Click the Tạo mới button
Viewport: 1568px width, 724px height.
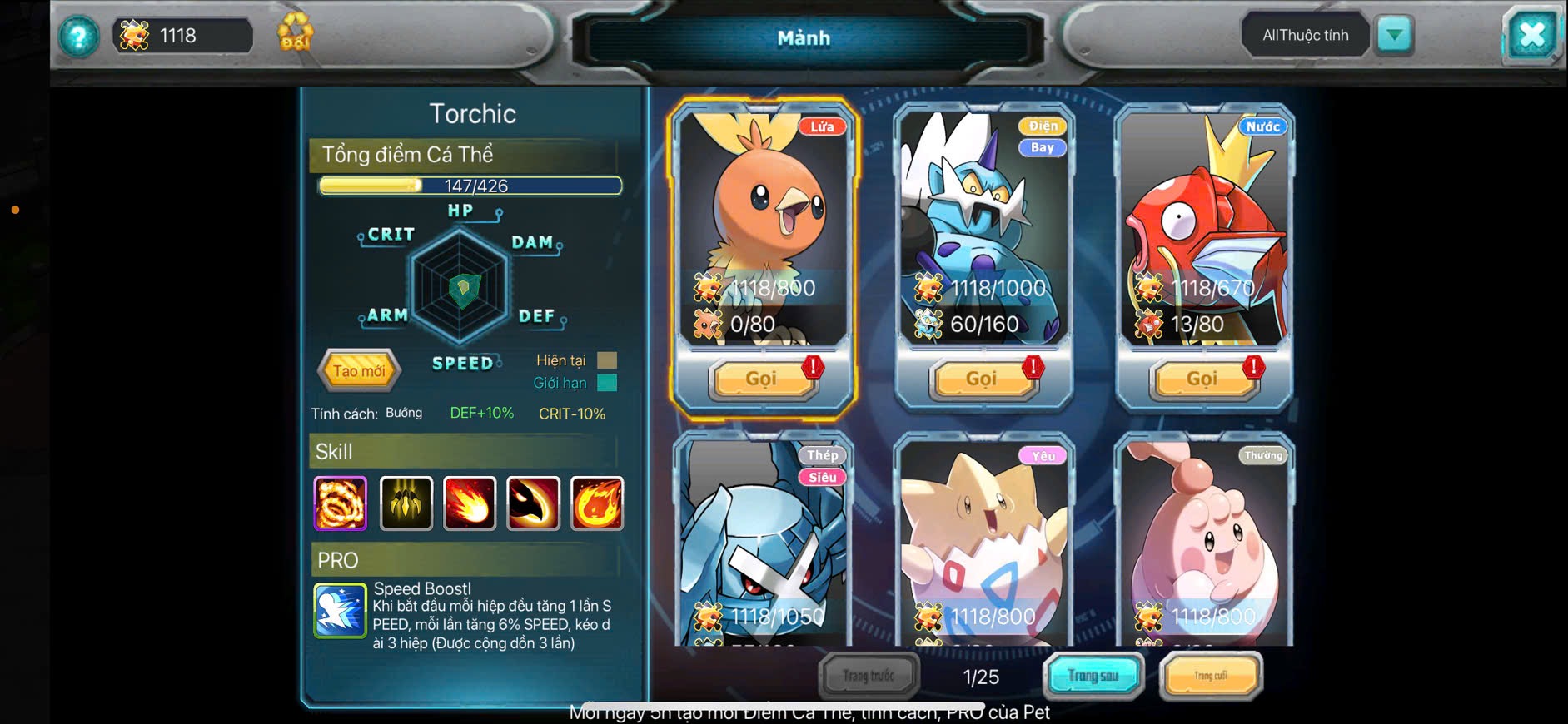(359, 371)
